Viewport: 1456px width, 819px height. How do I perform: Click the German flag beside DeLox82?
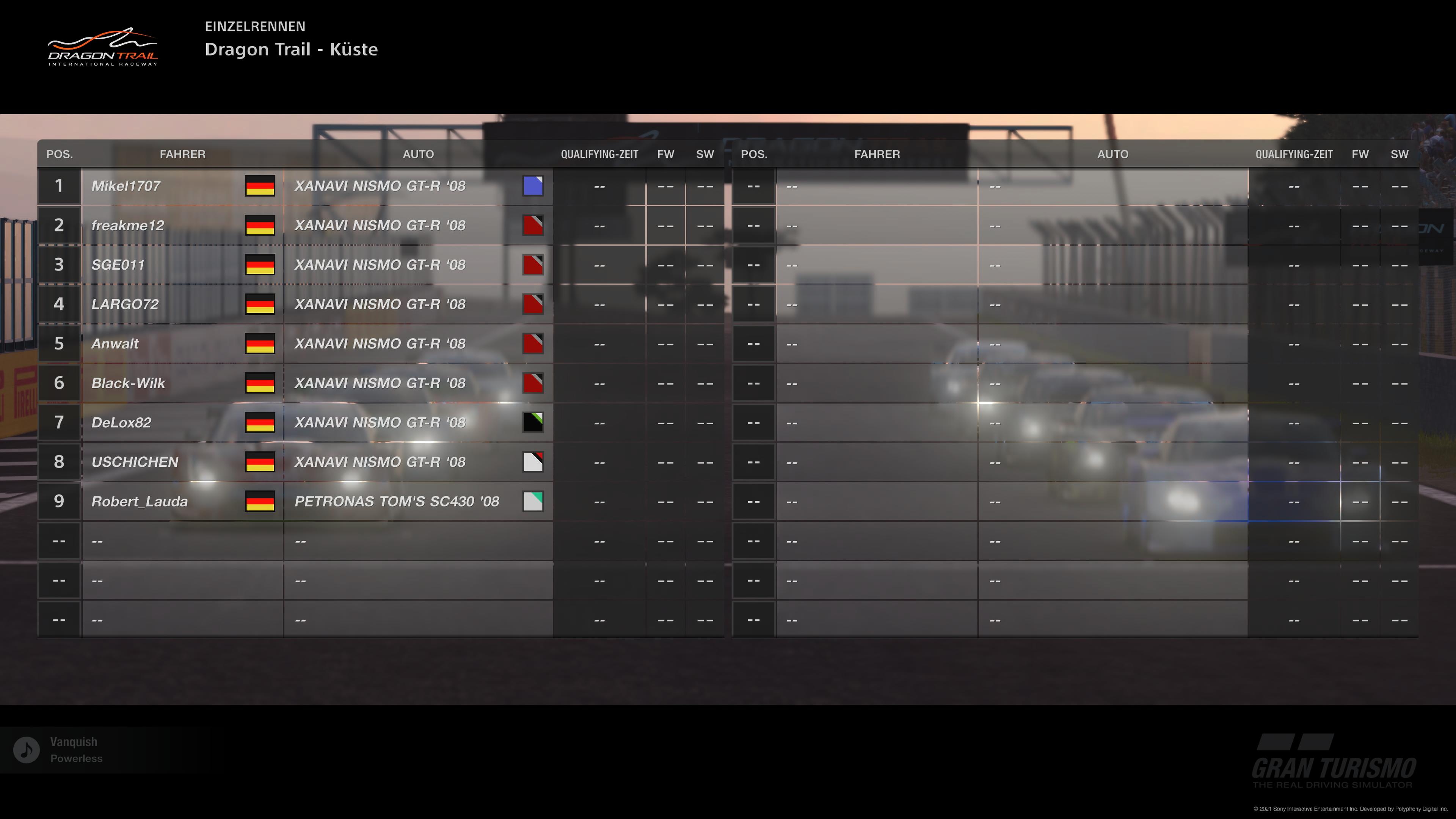(x=260, y=422)
